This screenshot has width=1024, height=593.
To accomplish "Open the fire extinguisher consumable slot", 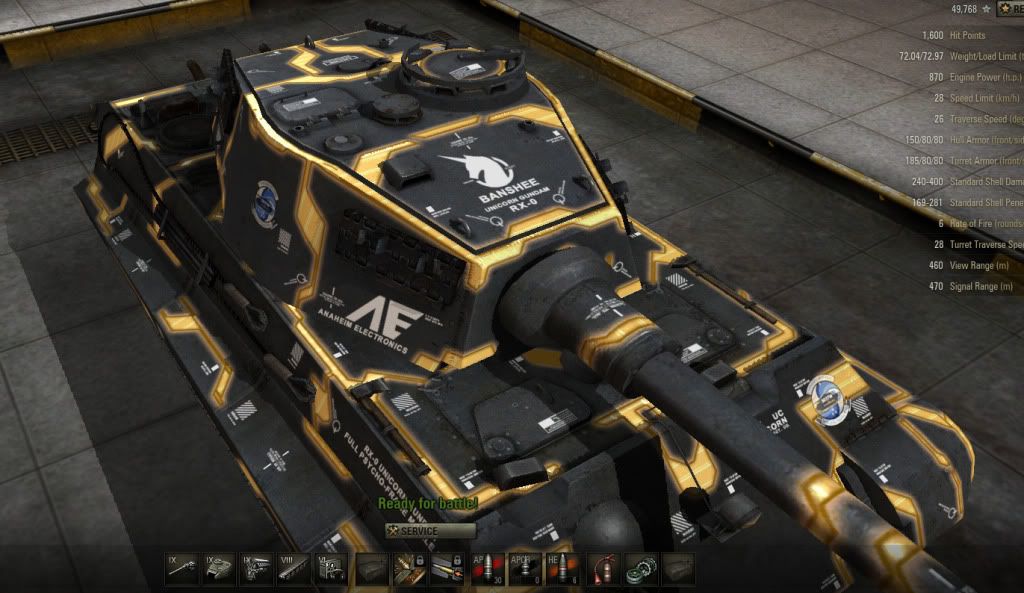I will pos(603,568).
